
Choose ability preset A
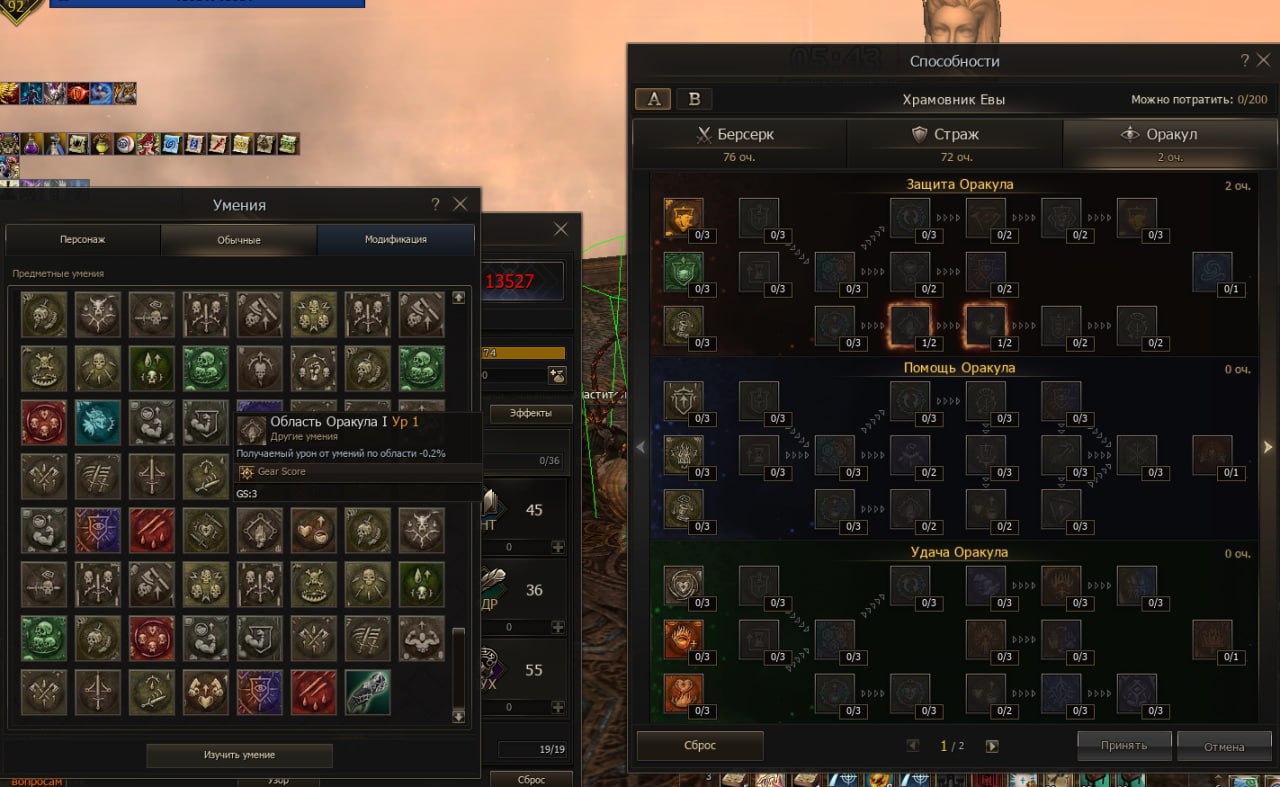[653, 99]
